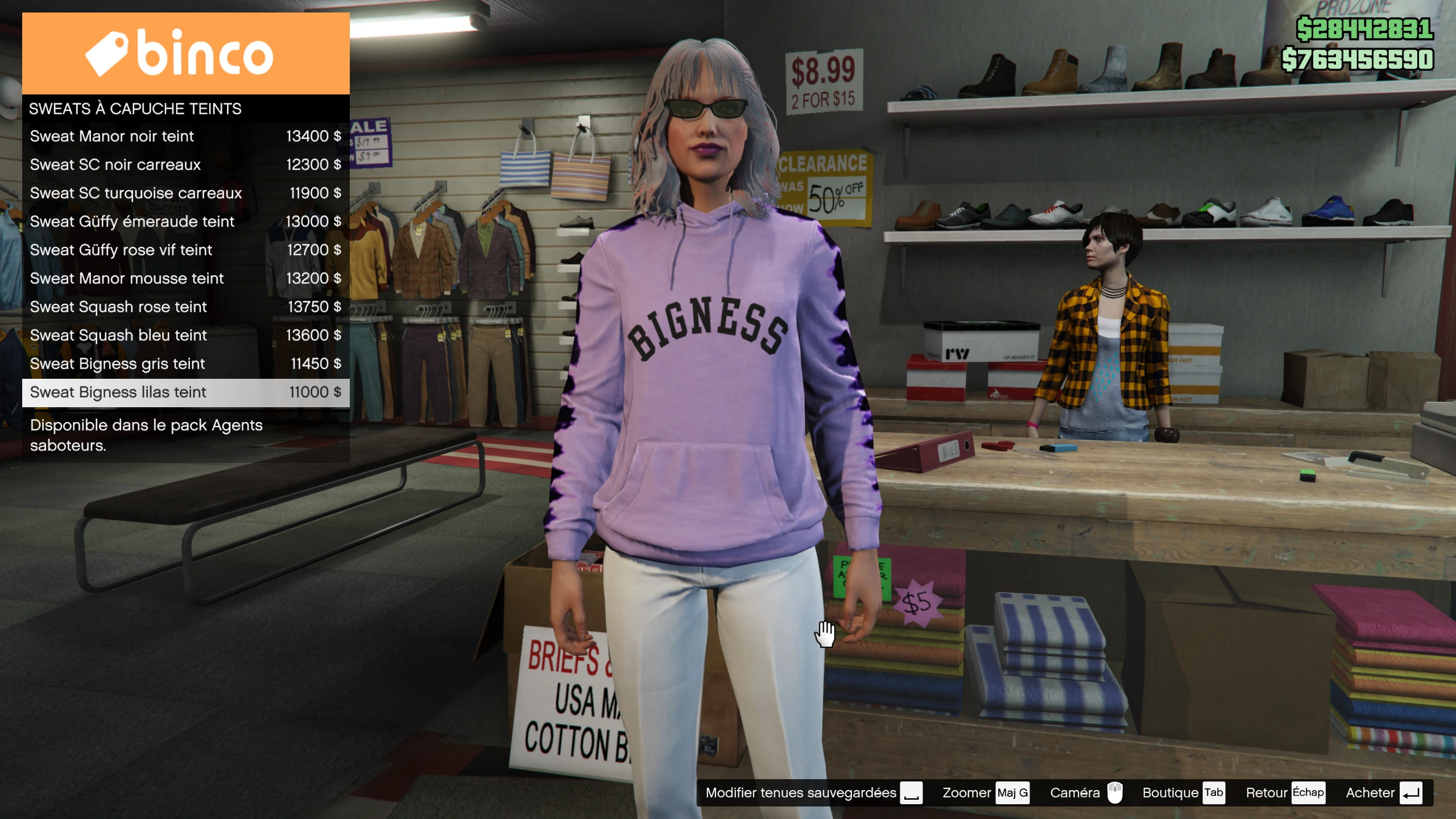The width and height of the screenshot is (1456, 819).
Task: Use the Zoomer option
Action: click(x=985, y=793)
